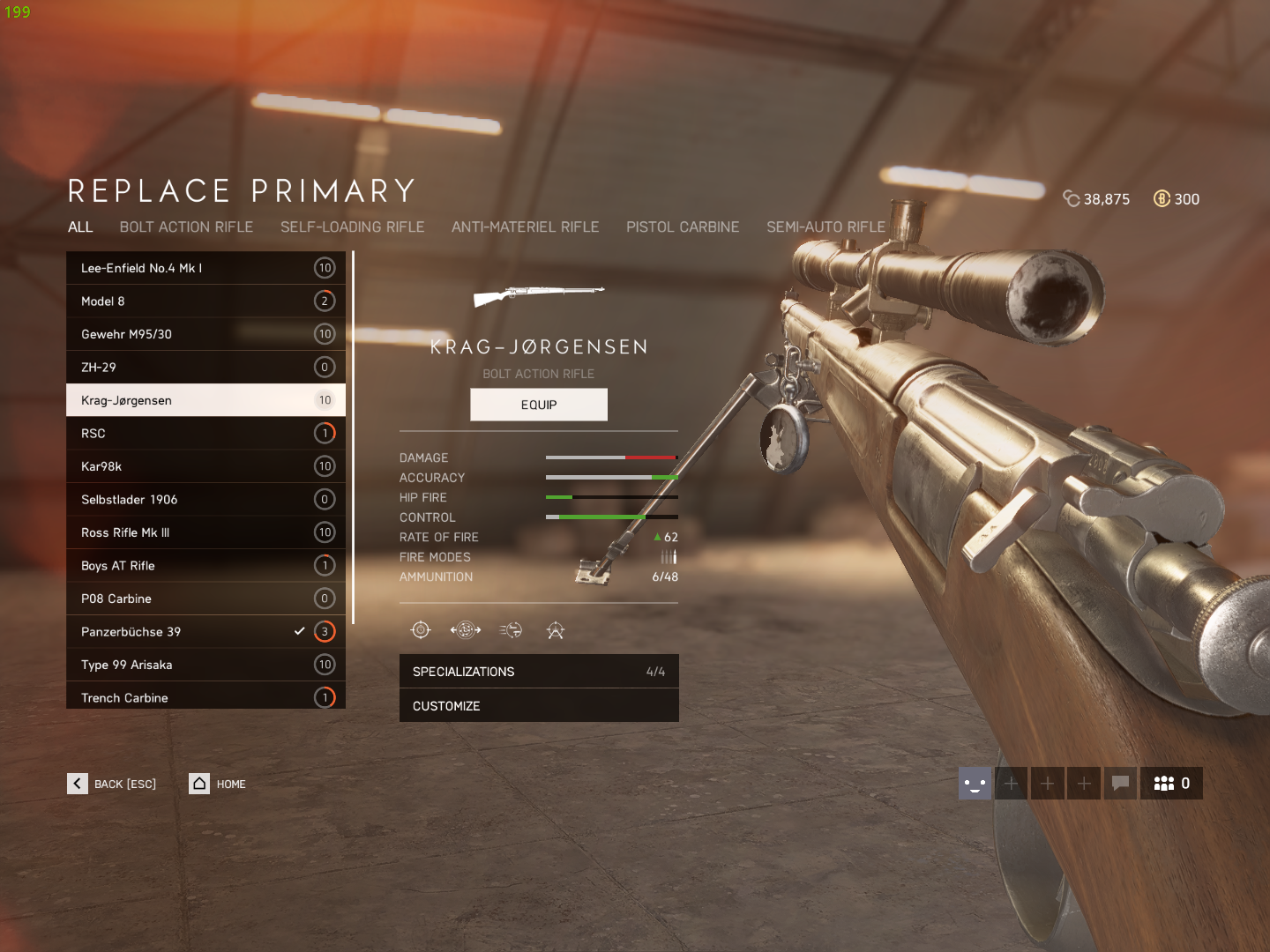Switch to the Semi-Auto Rifle tab

coord(825,227)
